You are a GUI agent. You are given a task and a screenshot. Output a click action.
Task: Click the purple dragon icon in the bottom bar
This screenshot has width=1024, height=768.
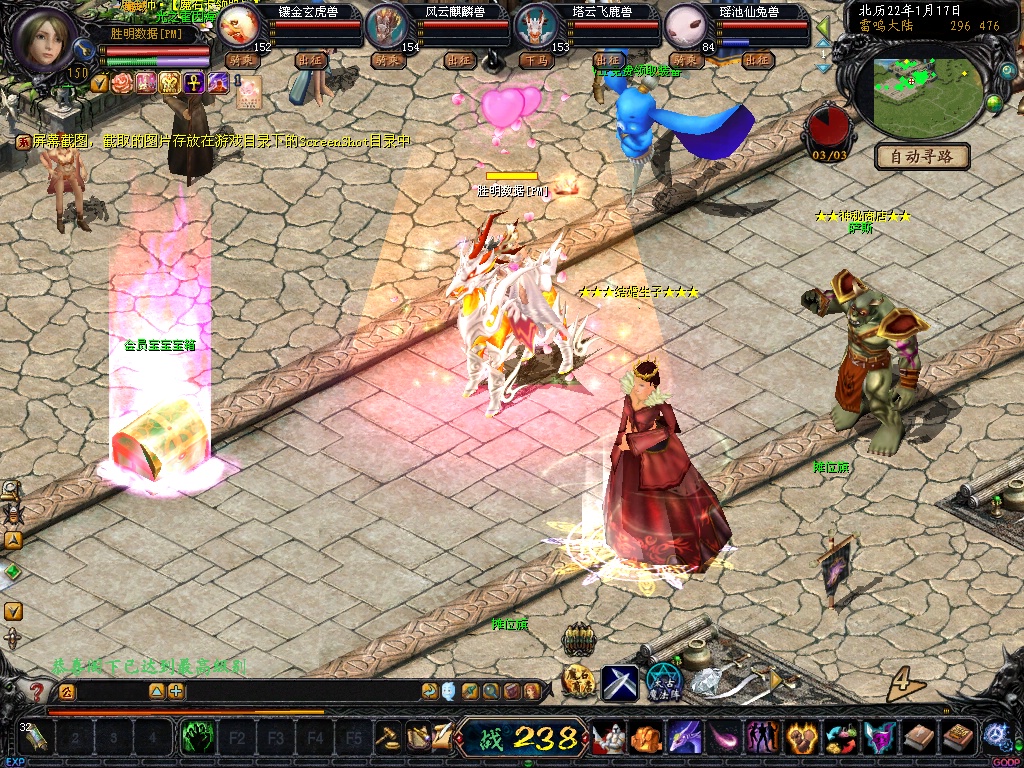(684, 738)
